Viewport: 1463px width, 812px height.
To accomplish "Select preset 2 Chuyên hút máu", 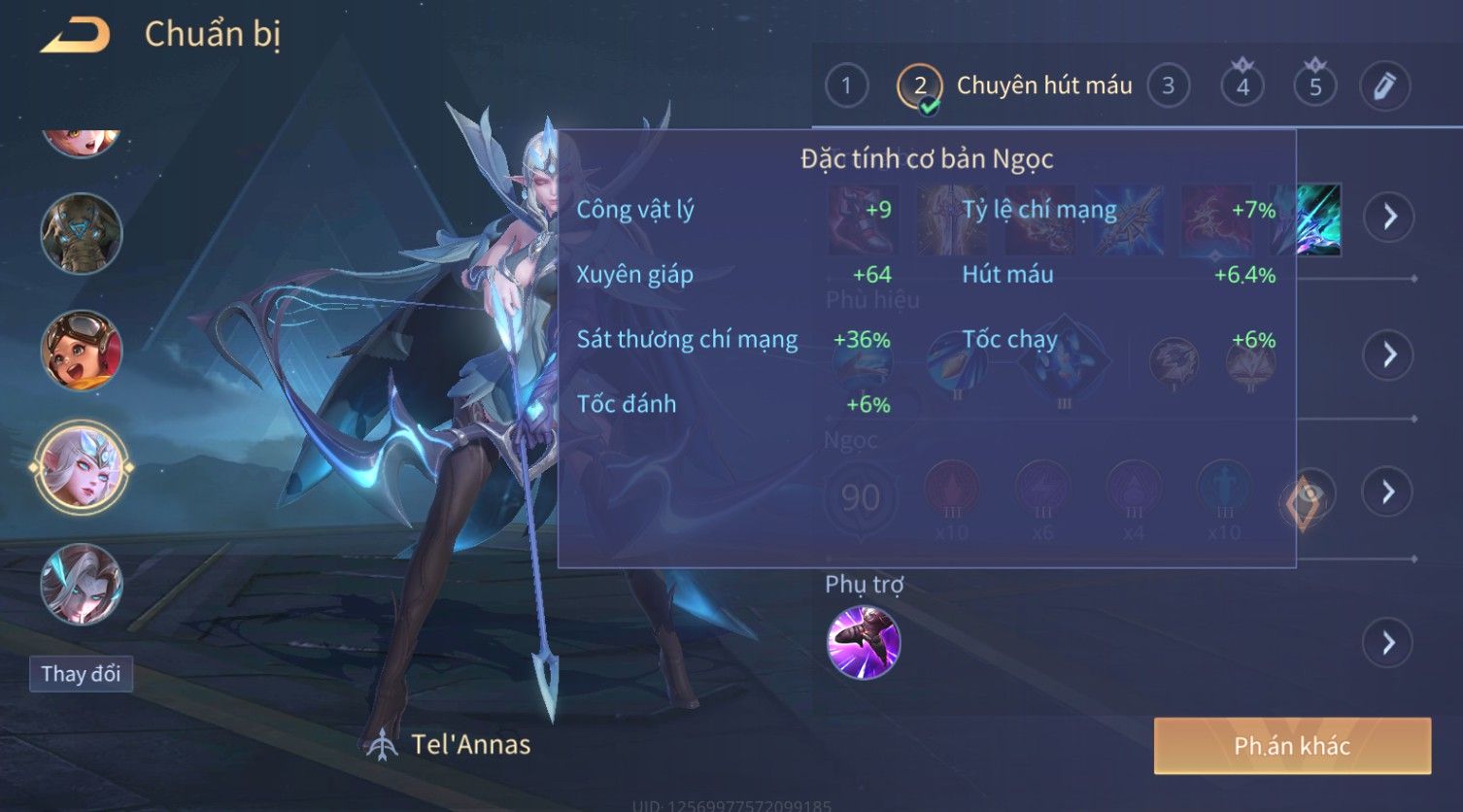I will pos(919,86).
